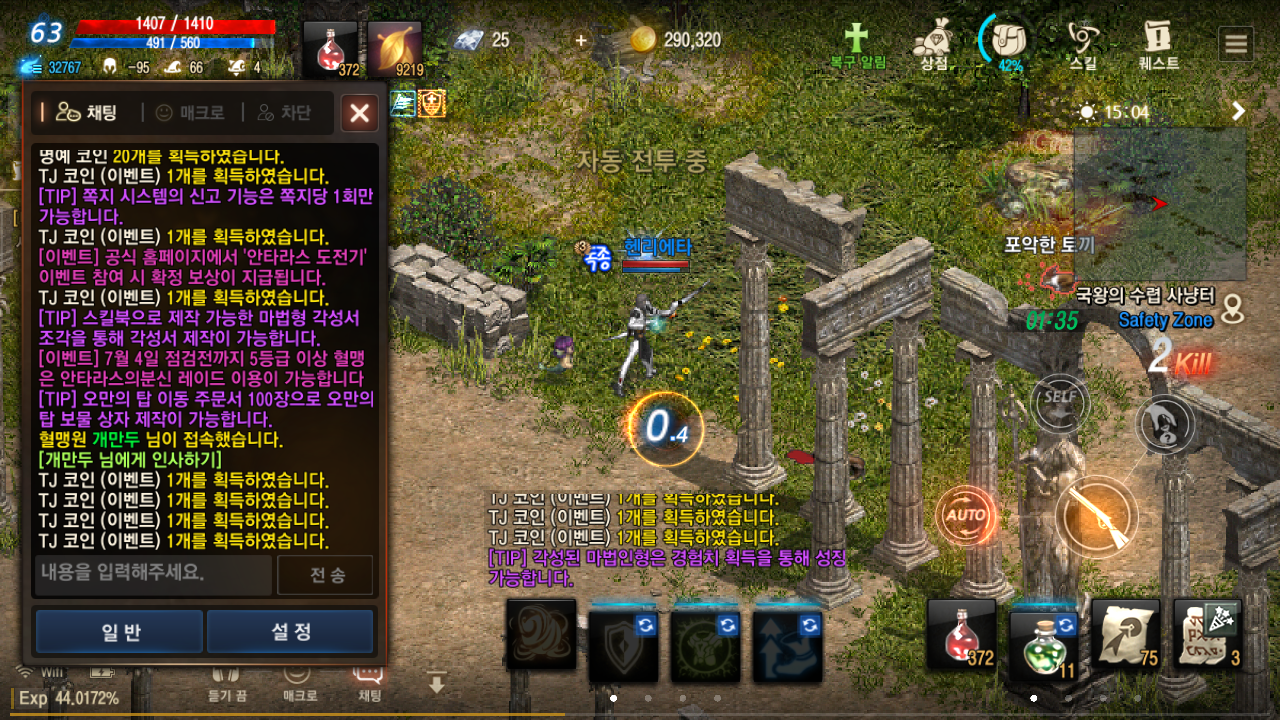
Task: Use the red potion hotbar slot
Action: 961,634
